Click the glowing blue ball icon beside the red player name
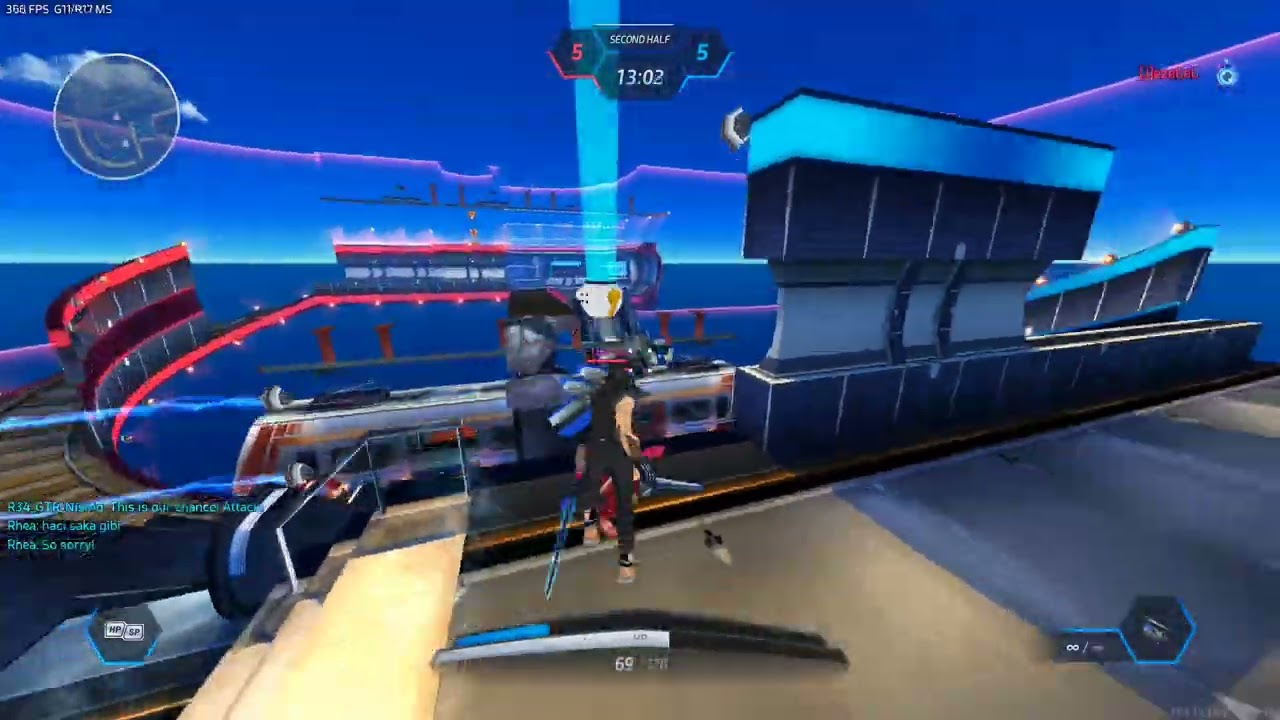Image resolution: width=1280 pixels, height=720 pixels. tap(1227, 75)
